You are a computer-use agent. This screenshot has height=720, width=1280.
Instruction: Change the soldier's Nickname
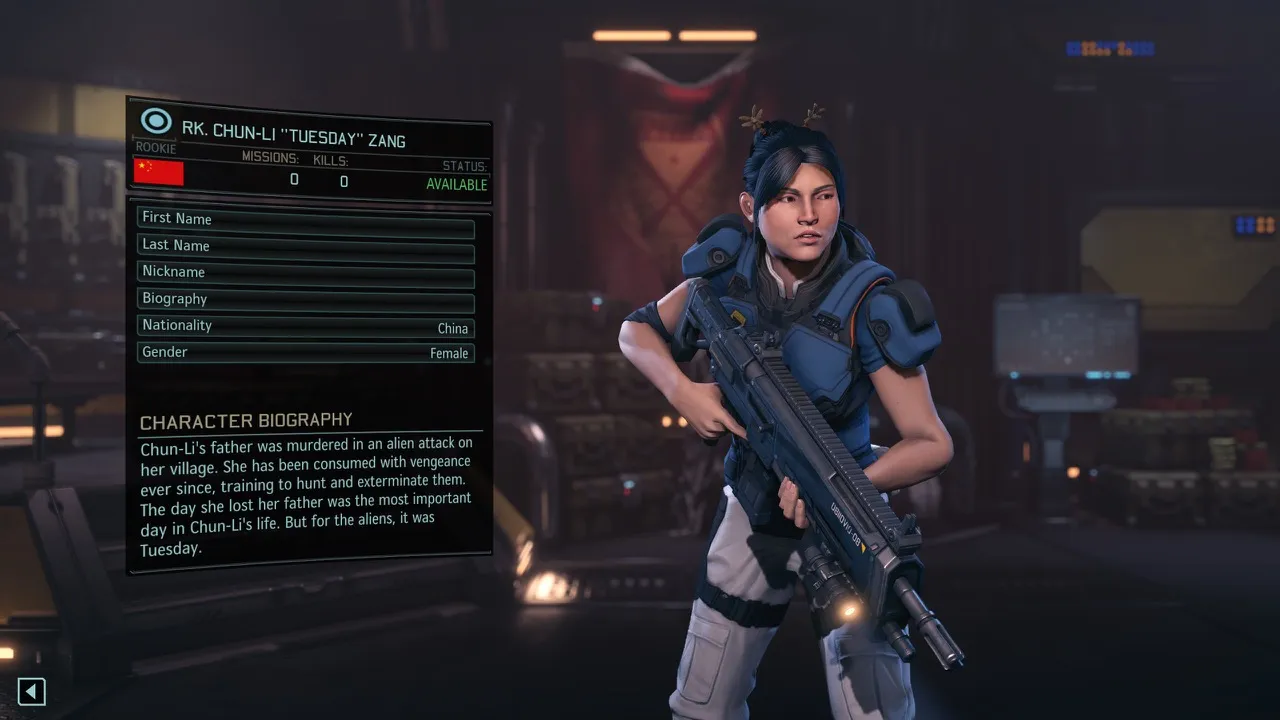coord(305,274)
